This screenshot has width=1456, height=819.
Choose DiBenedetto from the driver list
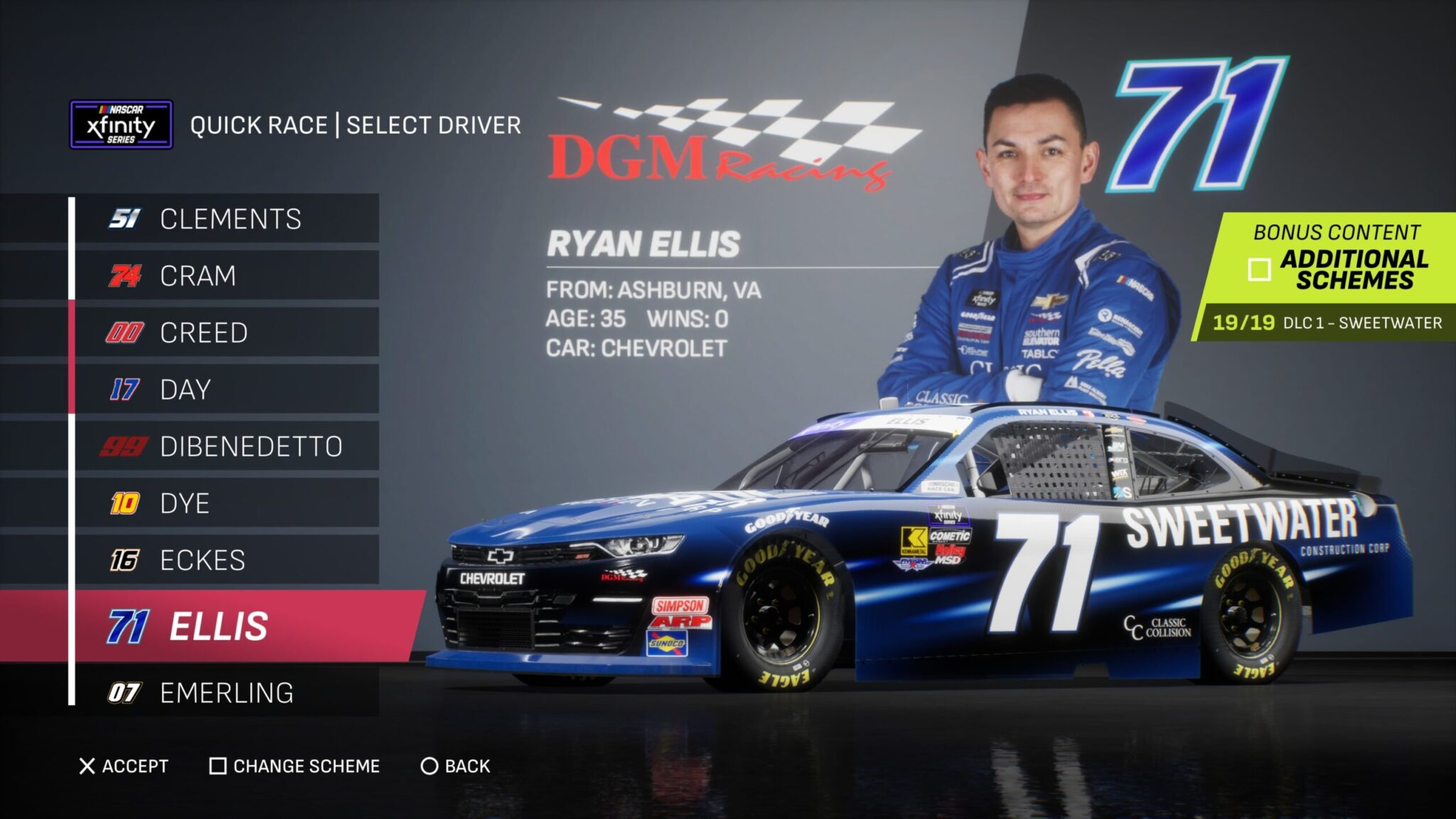click(x=227, y=446)
